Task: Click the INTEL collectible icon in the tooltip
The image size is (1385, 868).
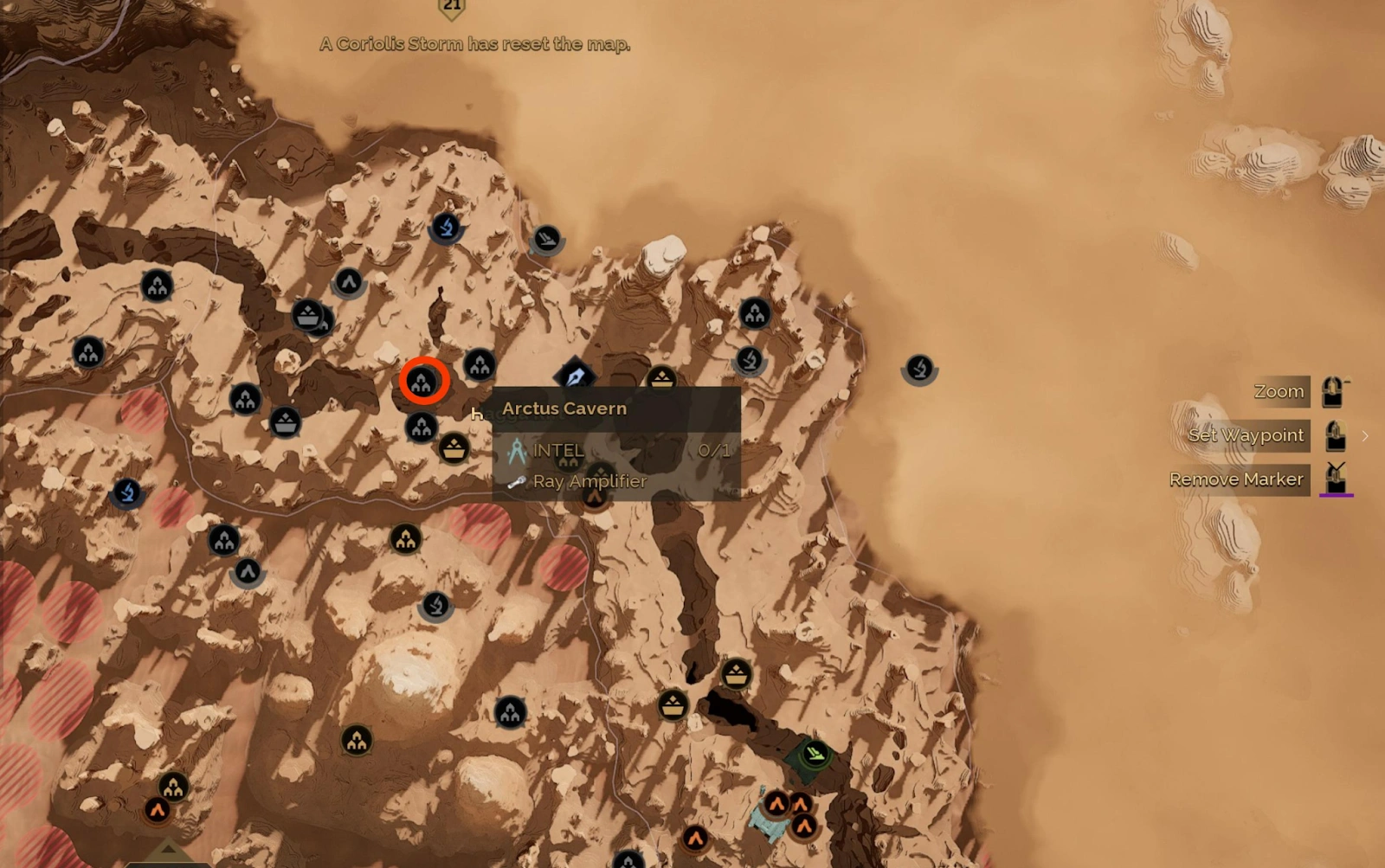Action: pyautogui.click(x=517, y=450)
